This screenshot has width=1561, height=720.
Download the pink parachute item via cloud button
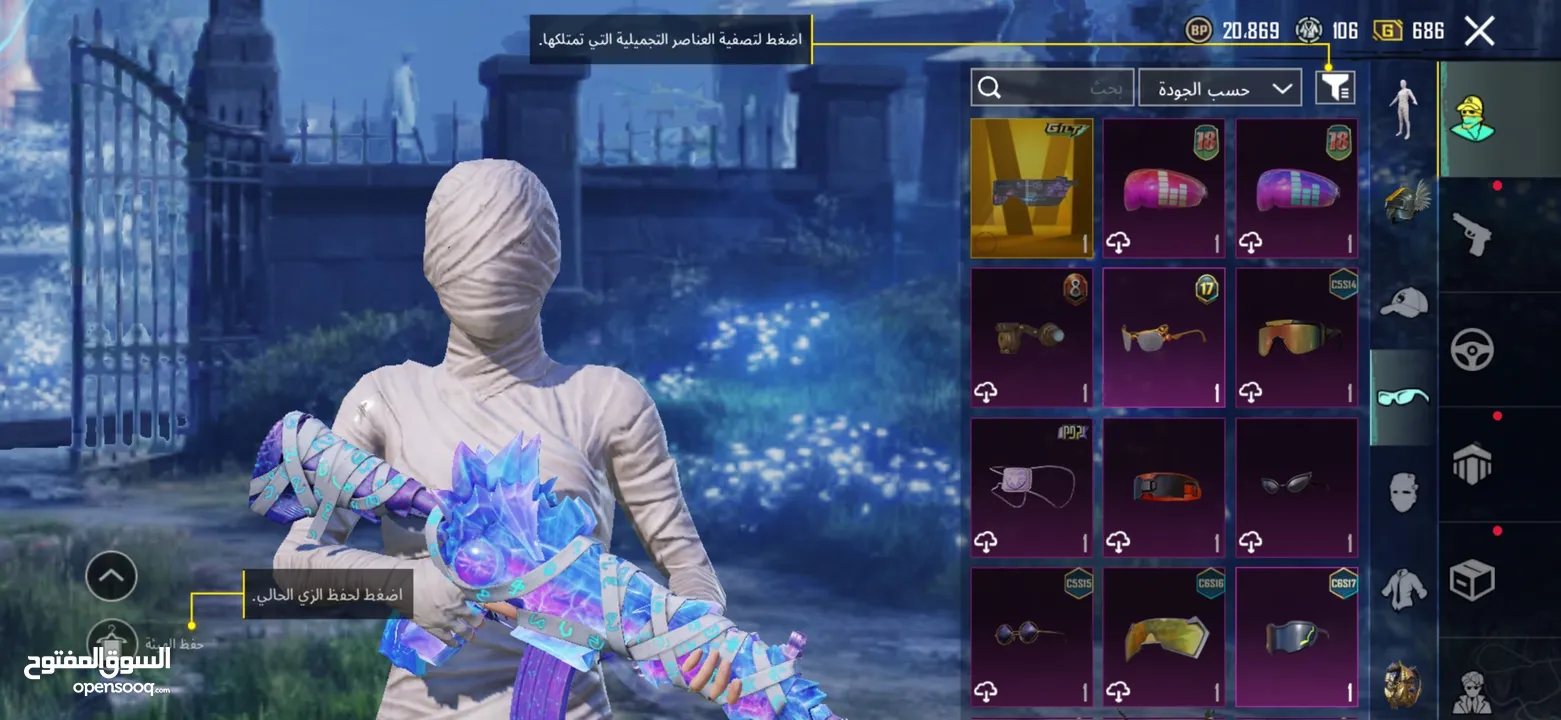1118,240
